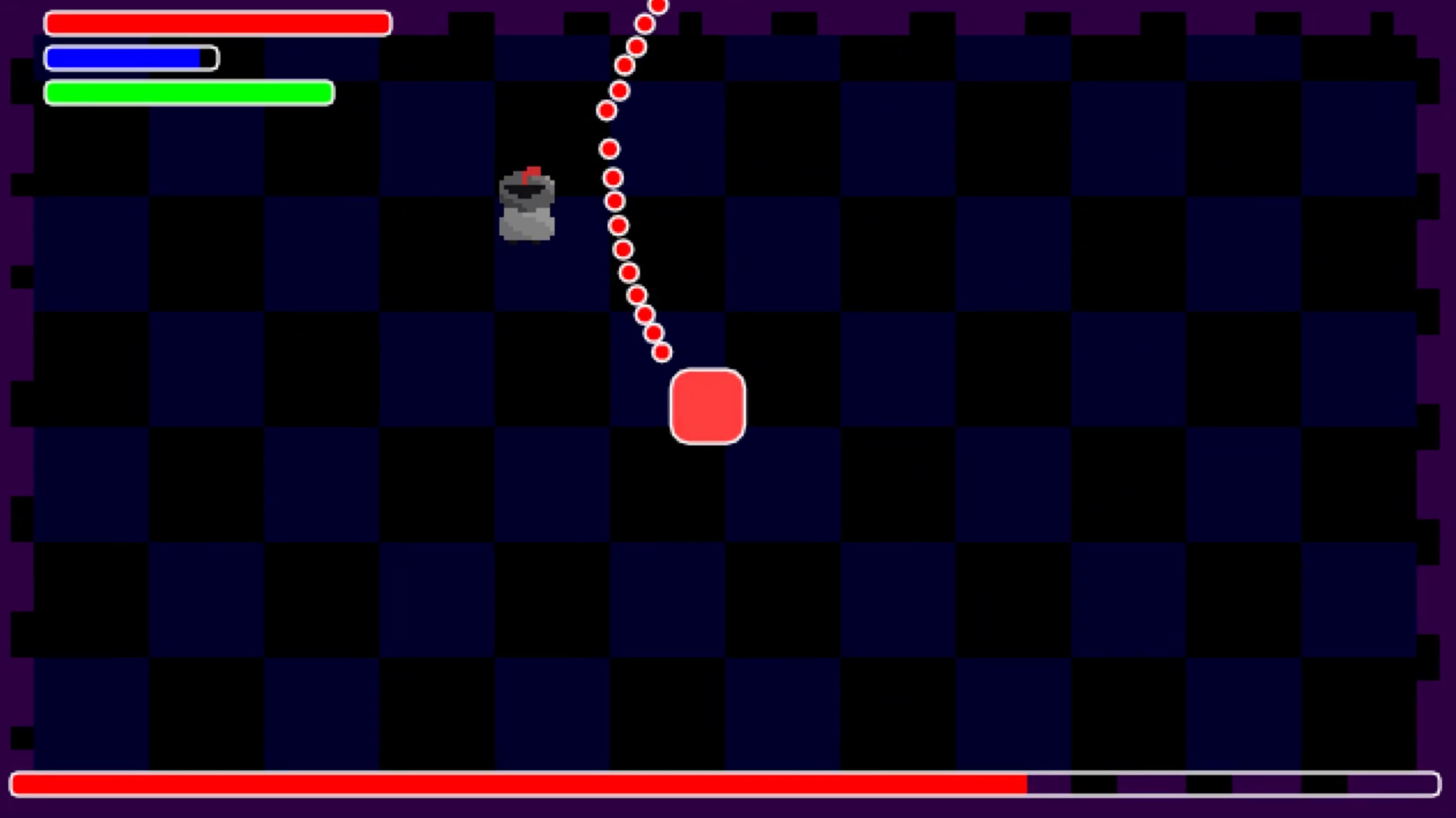Click the green stamina bar

pos(189,93)
